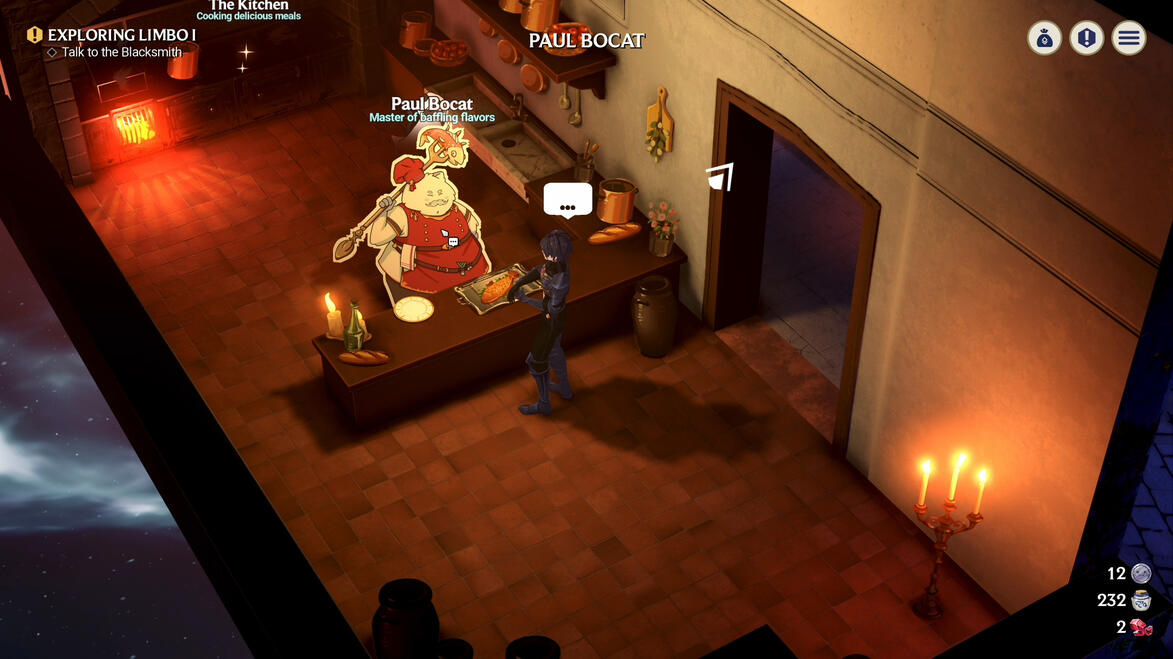Viewport: 1173px width, 659px height.
Task: Open the inventory bag icon
Action: (1044, 39)
